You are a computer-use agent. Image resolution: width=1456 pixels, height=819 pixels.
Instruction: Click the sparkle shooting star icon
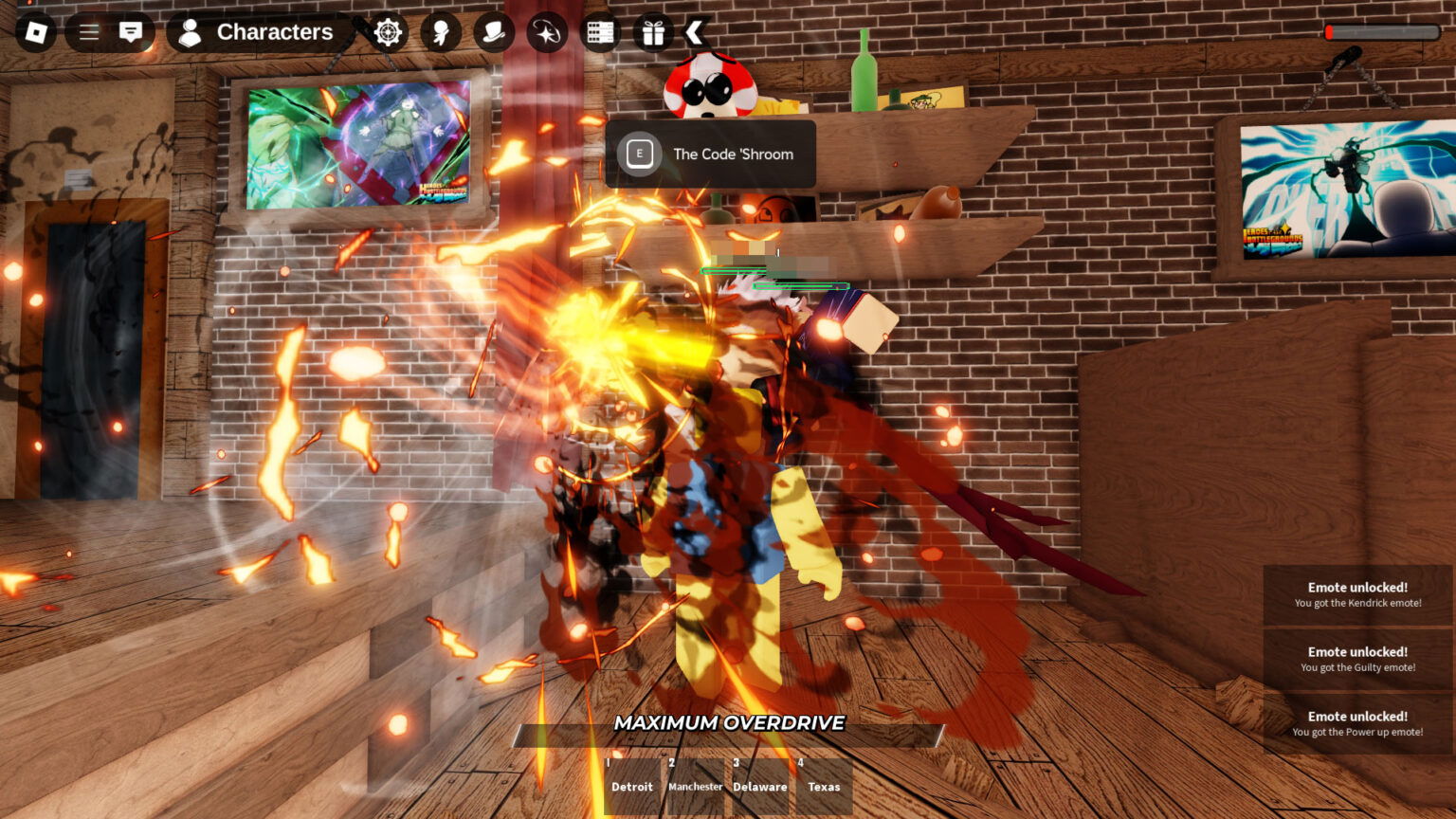tap(548, 31)
